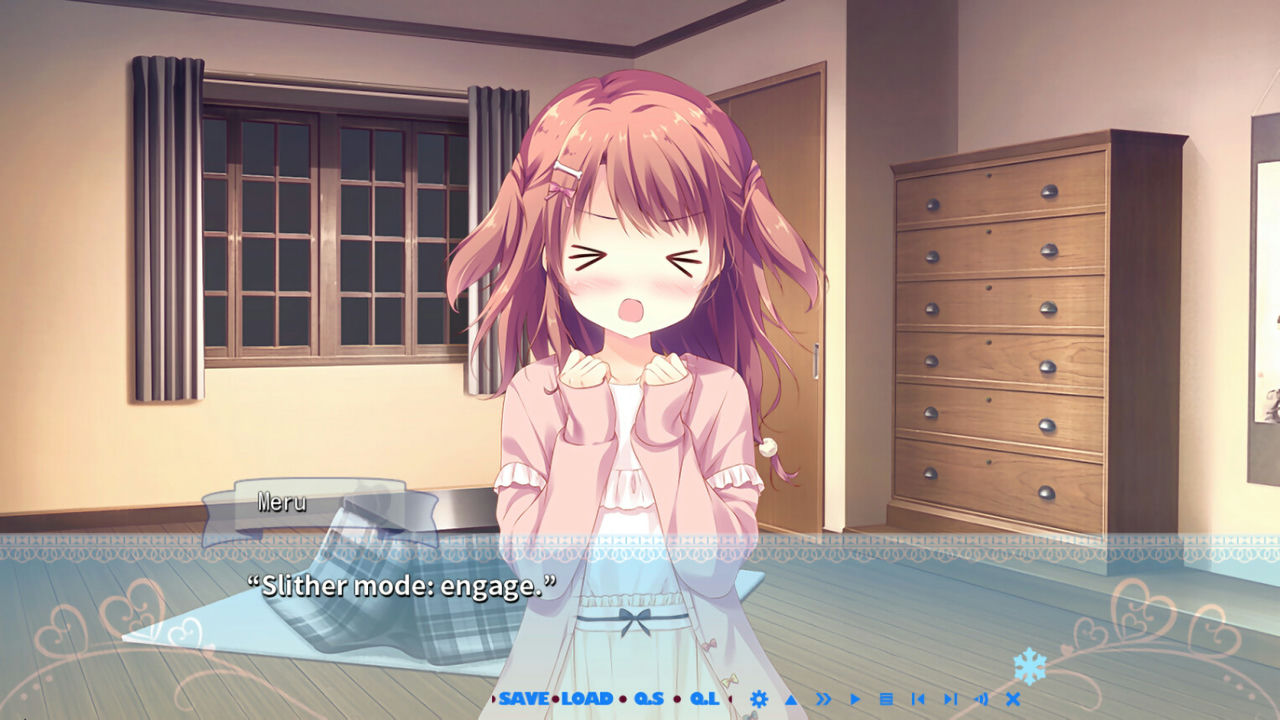Image resolution: width=1280 pixels, height=720 pixels.
Task: Open the message backlog list icon
Action: [x=885, y=700]
